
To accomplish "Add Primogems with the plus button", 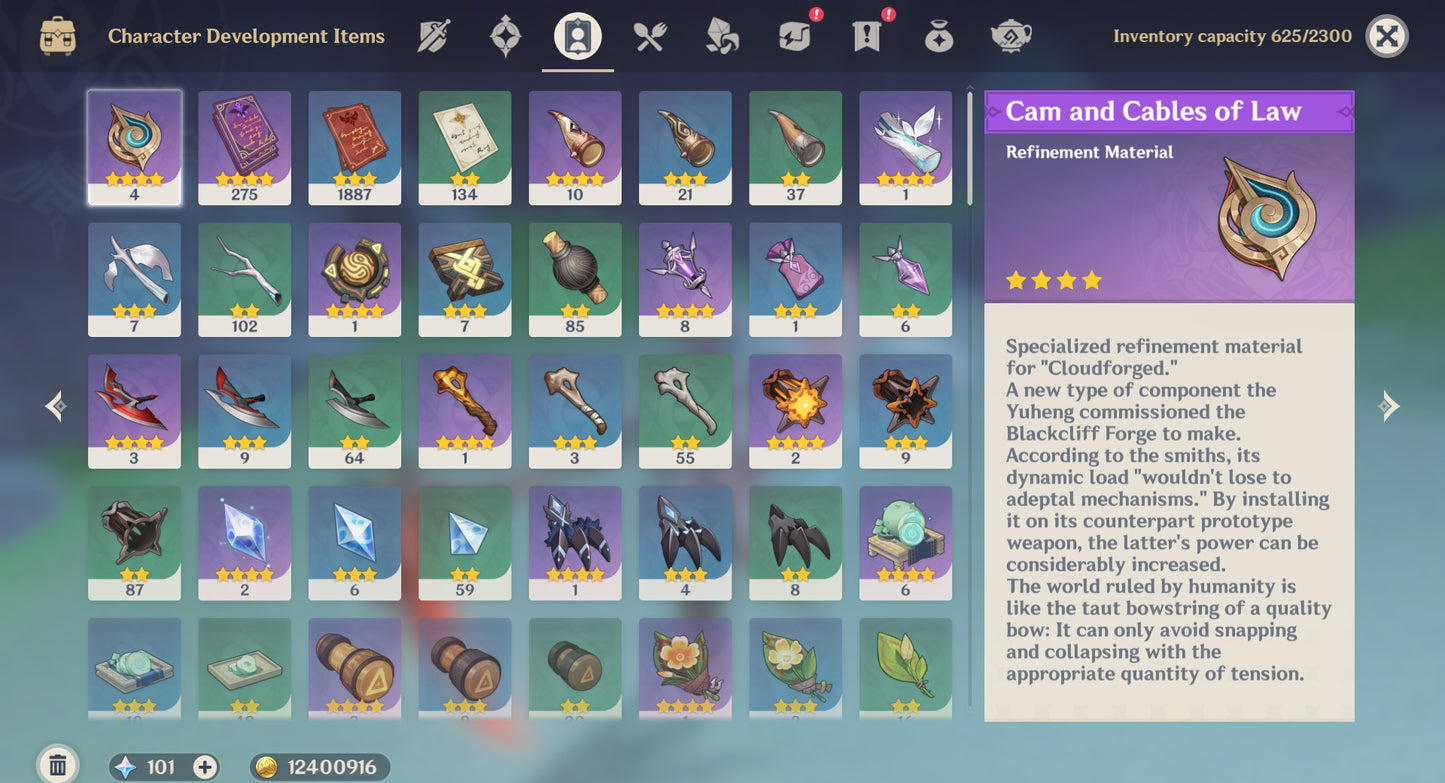I will (x=205, y=767).
